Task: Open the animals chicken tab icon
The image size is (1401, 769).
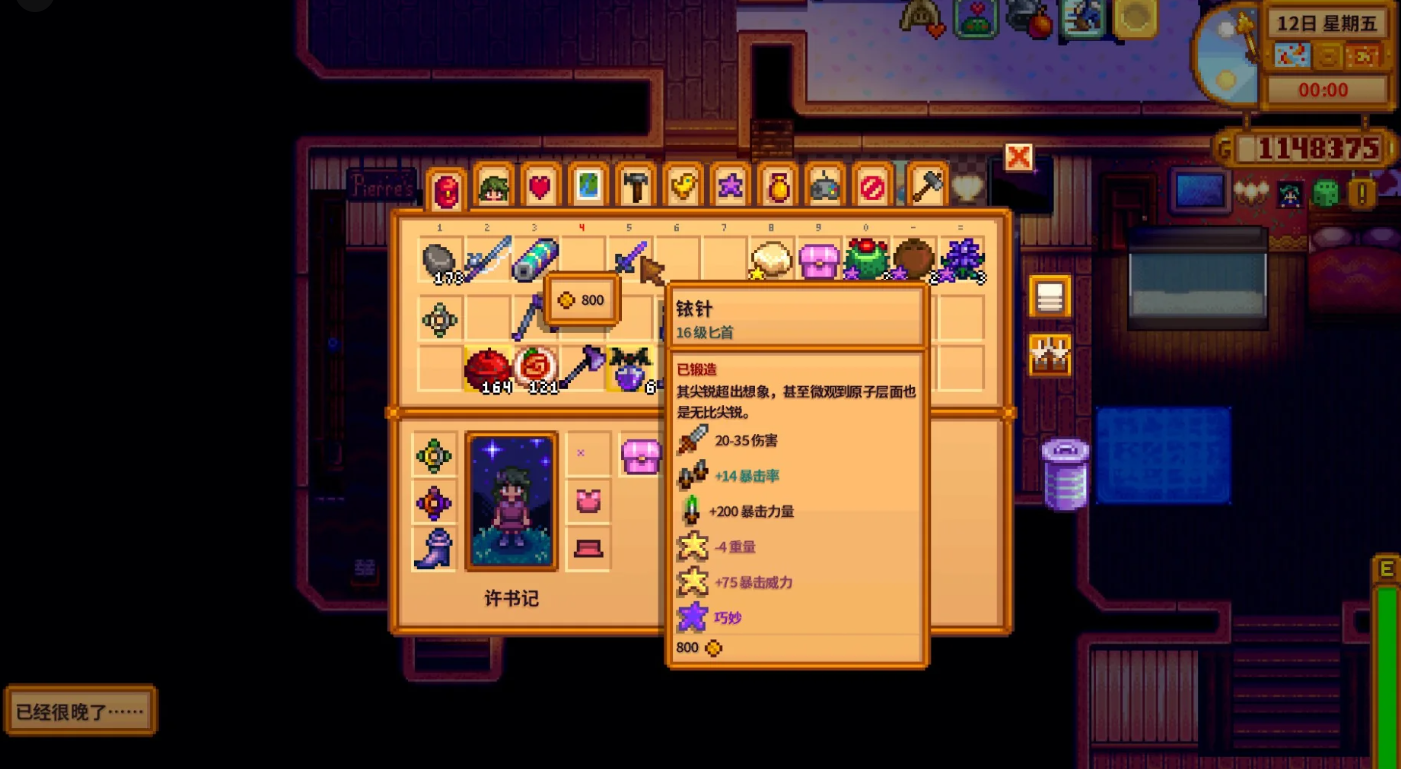Action: (681, 187)
